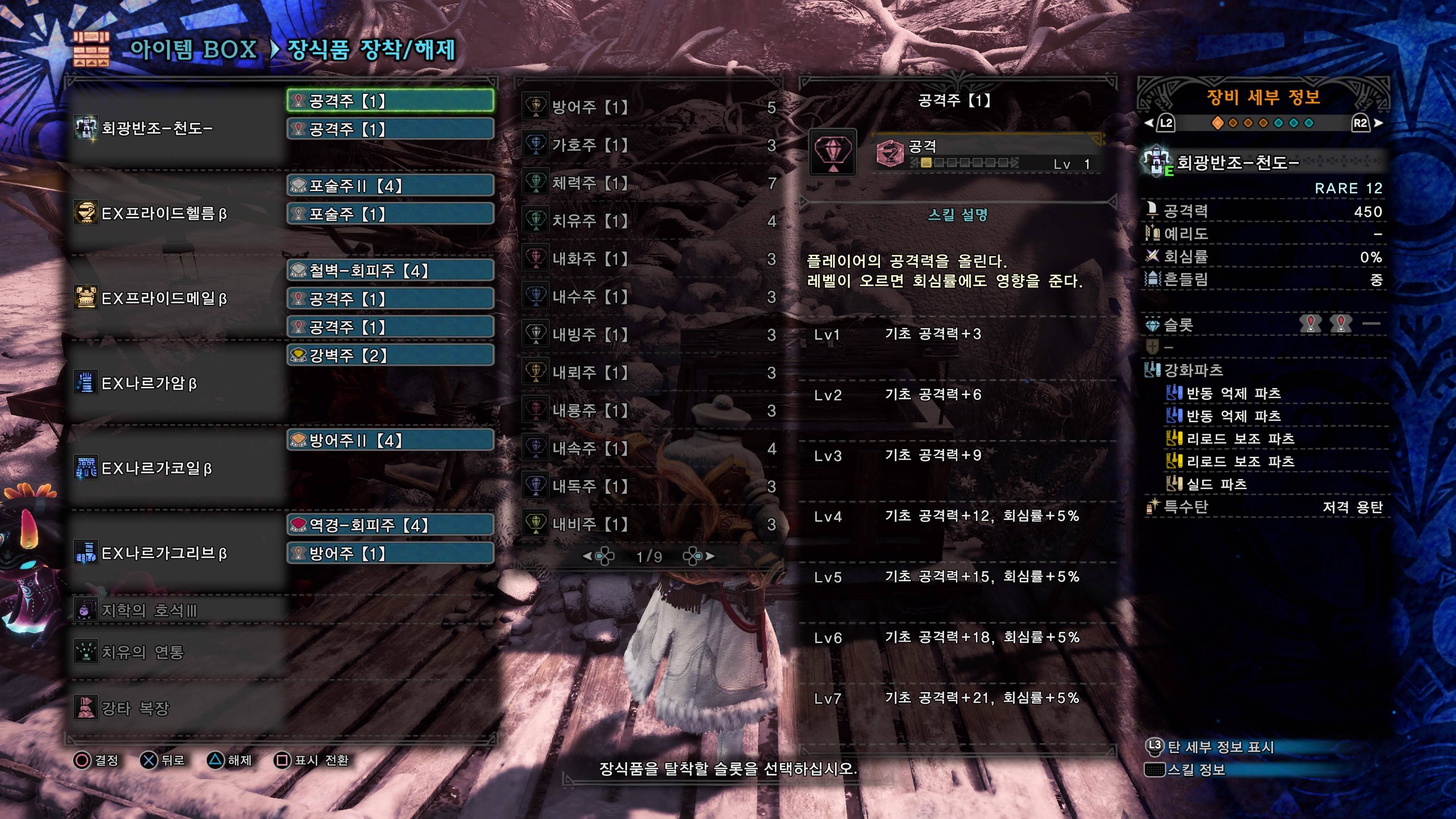This screenshot has height=819, width=1456.
Task: Choose the 포술주【1】 slot on the helm
Action: point(390,213)
